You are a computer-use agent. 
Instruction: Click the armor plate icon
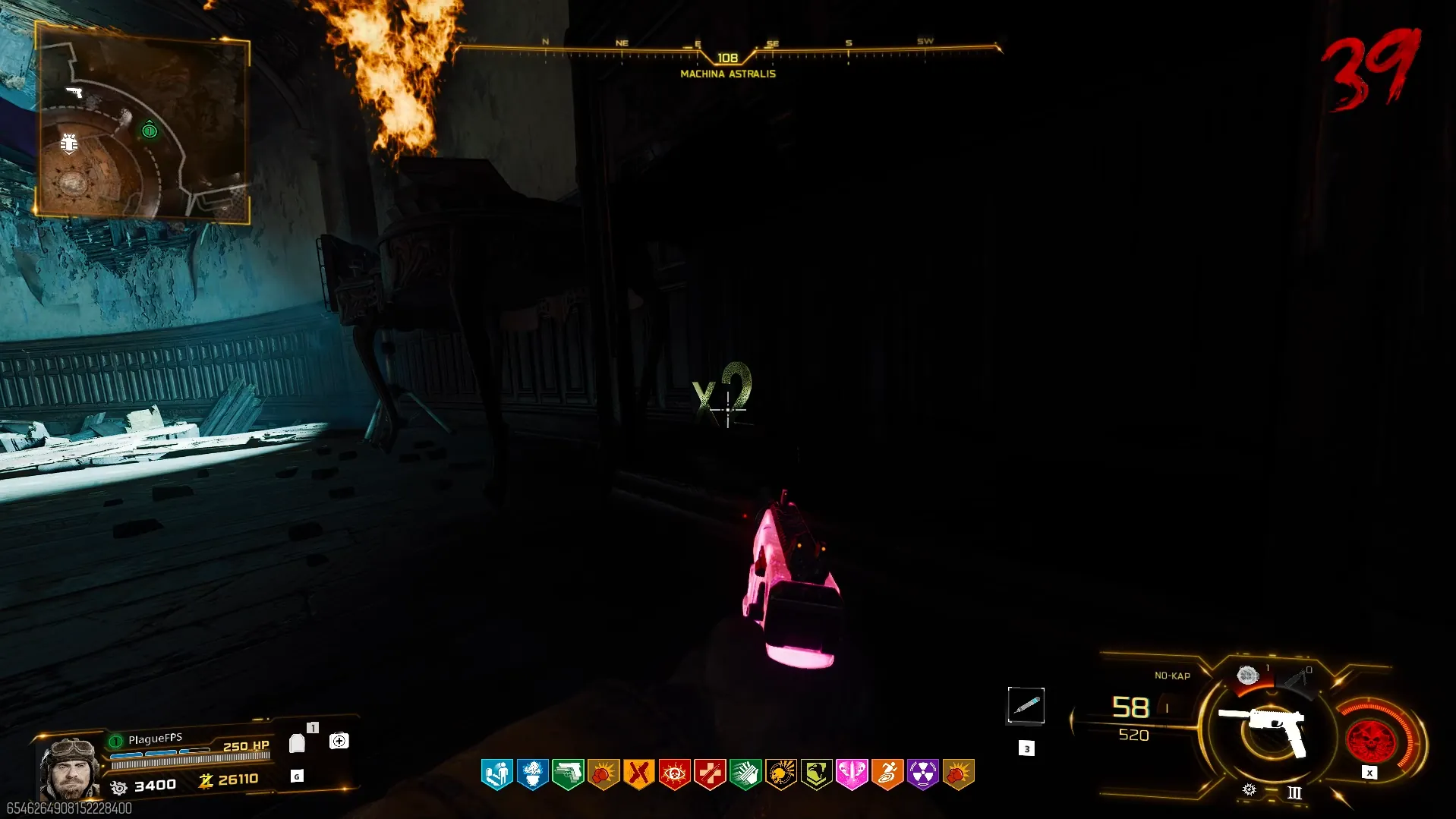click(297, 743)
